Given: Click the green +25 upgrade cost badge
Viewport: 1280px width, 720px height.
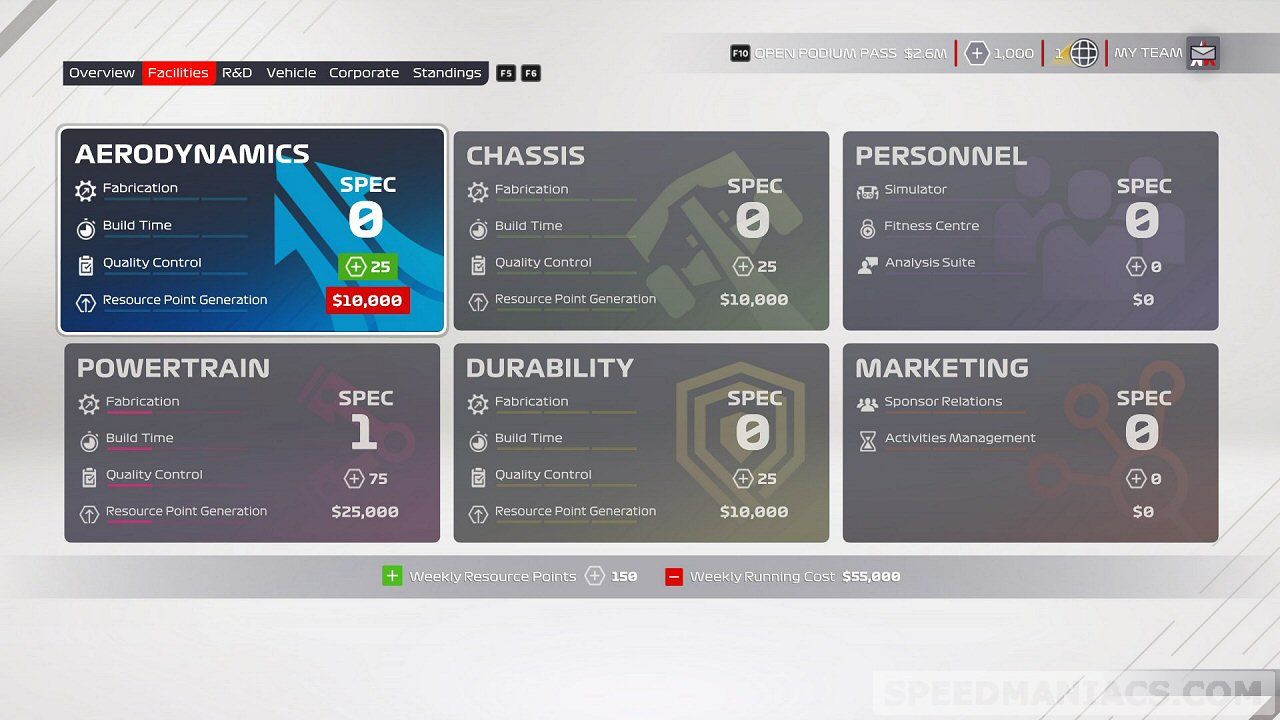Looking at the screenshot, I should 368,266.
